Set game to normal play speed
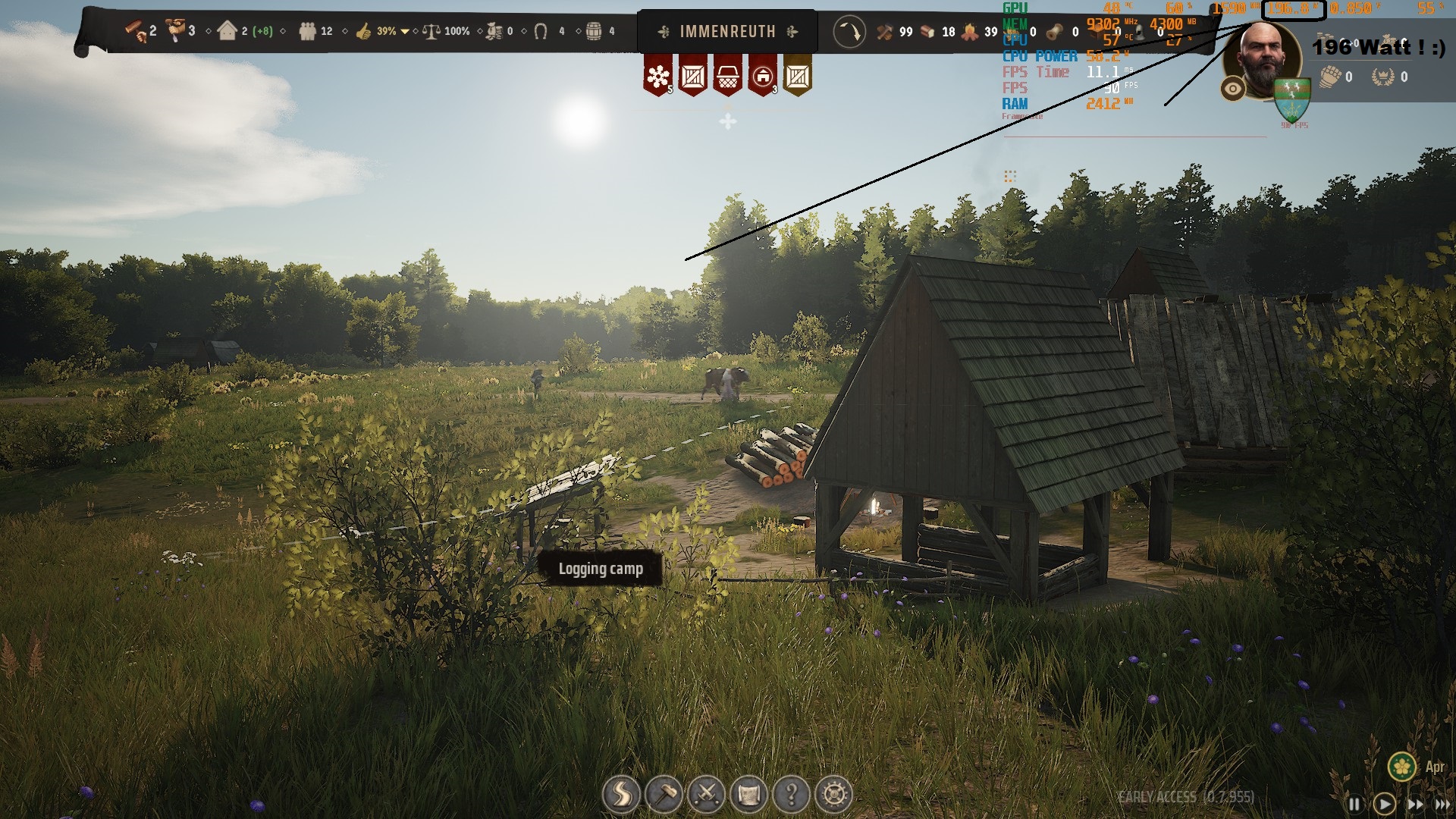1456x819 pixels. (x=1384, y=804)
